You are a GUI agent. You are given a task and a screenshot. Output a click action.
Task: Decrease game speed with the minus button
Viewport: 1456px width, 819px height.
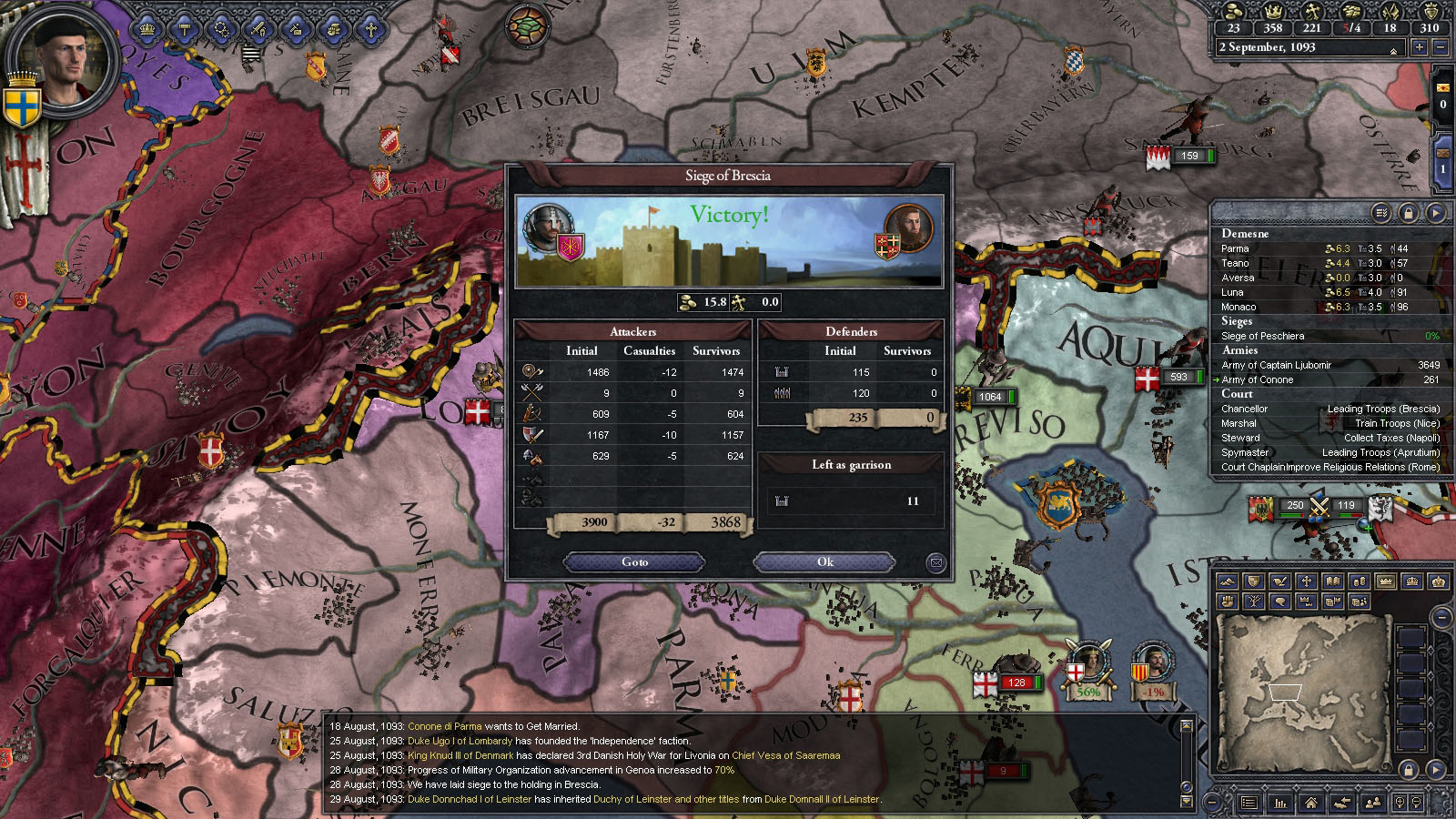point(1440,47)
